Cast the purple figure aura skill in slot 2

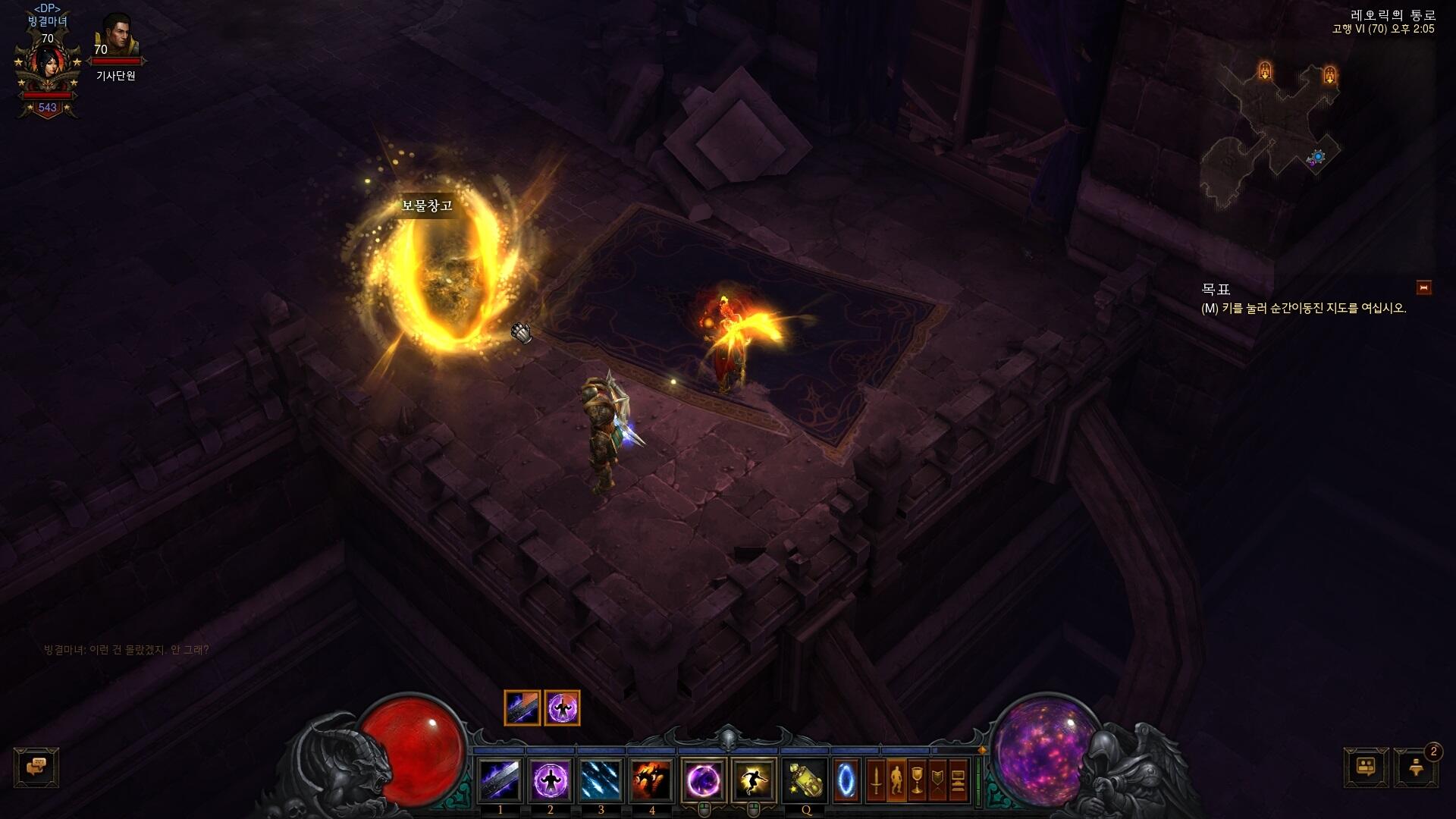(551, 780)
